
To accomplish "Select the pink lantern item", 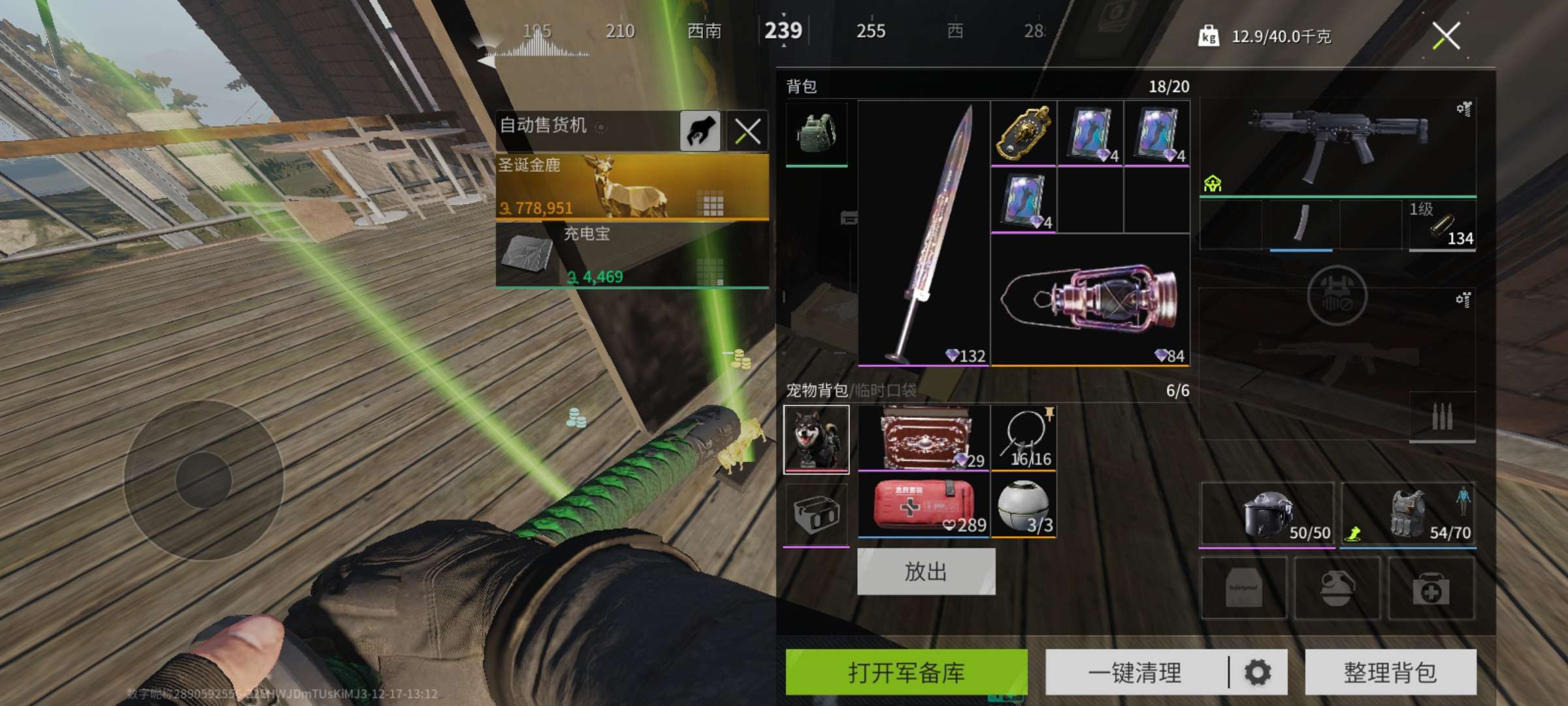I will pos(1090,299).
